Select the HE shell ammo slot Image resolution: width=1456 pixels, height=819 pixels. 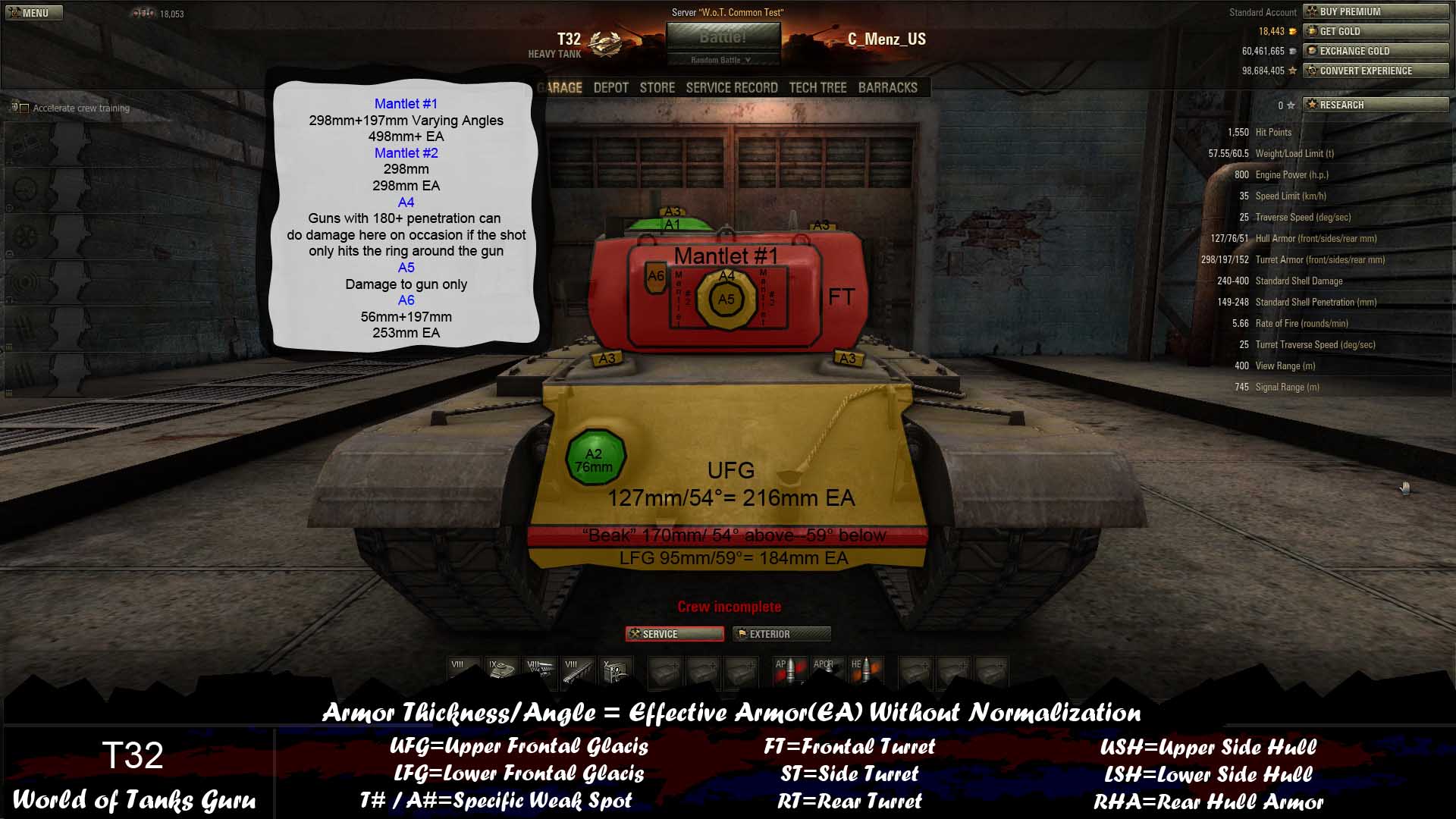pos(865,671)
